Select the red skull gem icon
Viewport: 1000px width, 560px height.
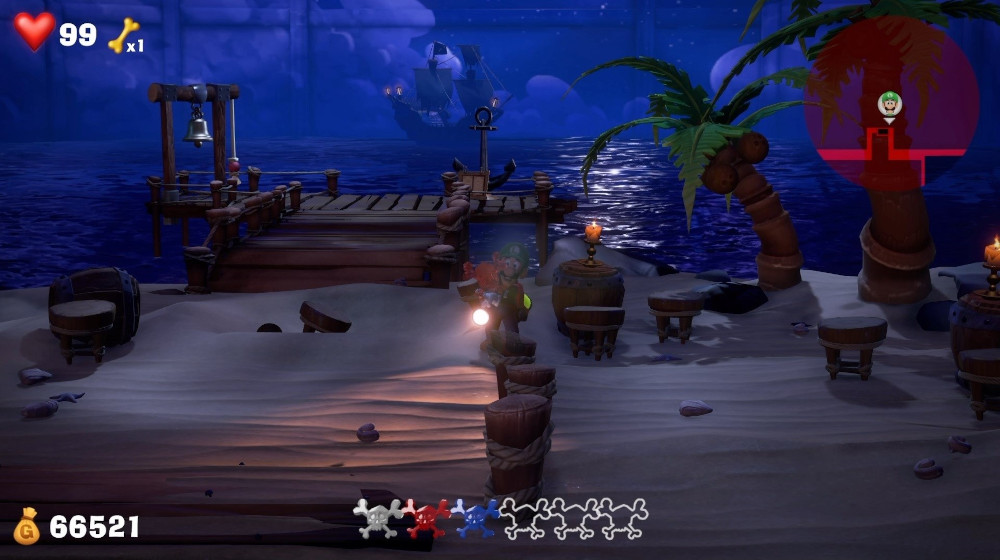tap(427, 518)
